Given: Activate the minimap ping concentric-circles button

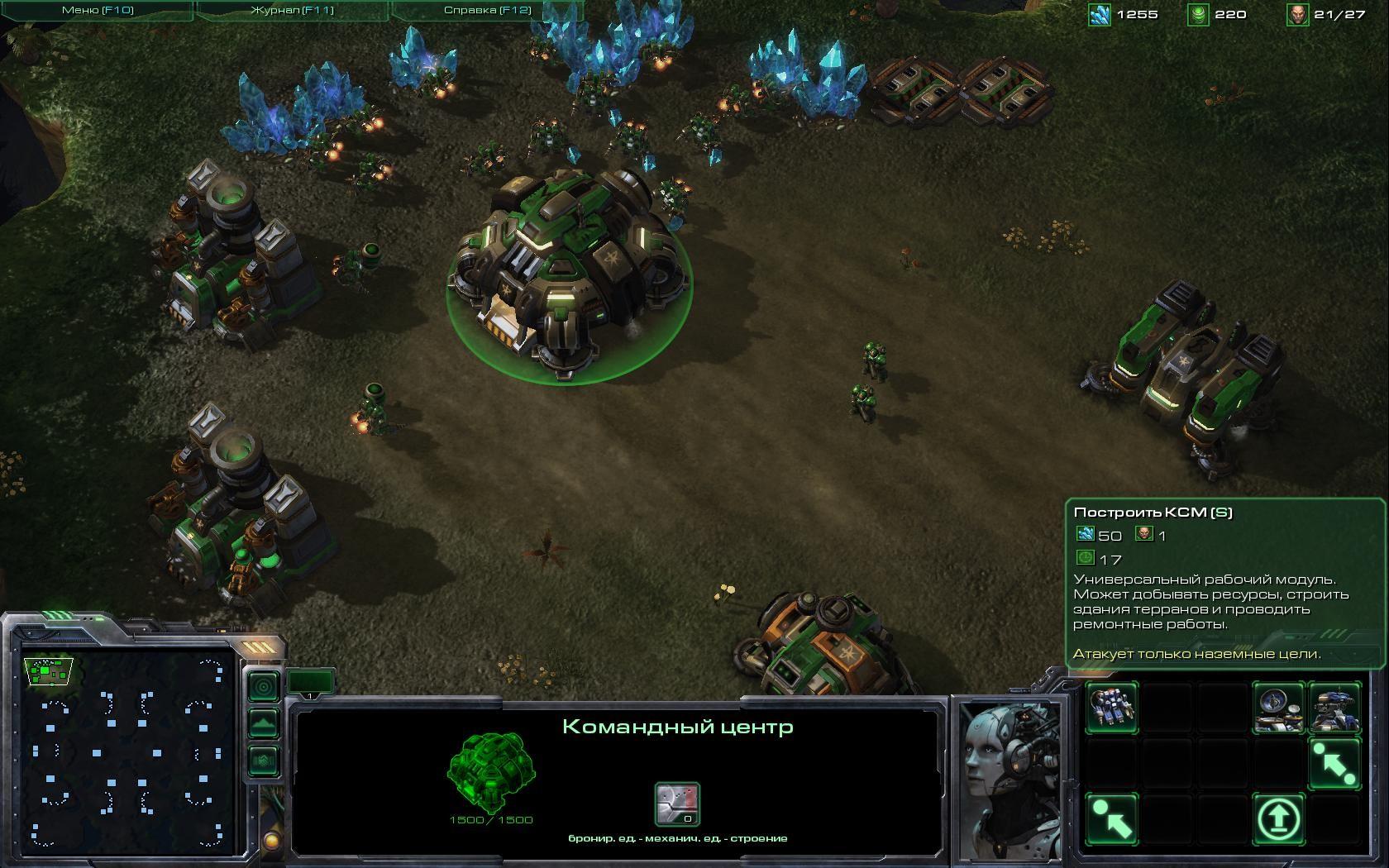Looking at the screenshot, I should 264,687.
